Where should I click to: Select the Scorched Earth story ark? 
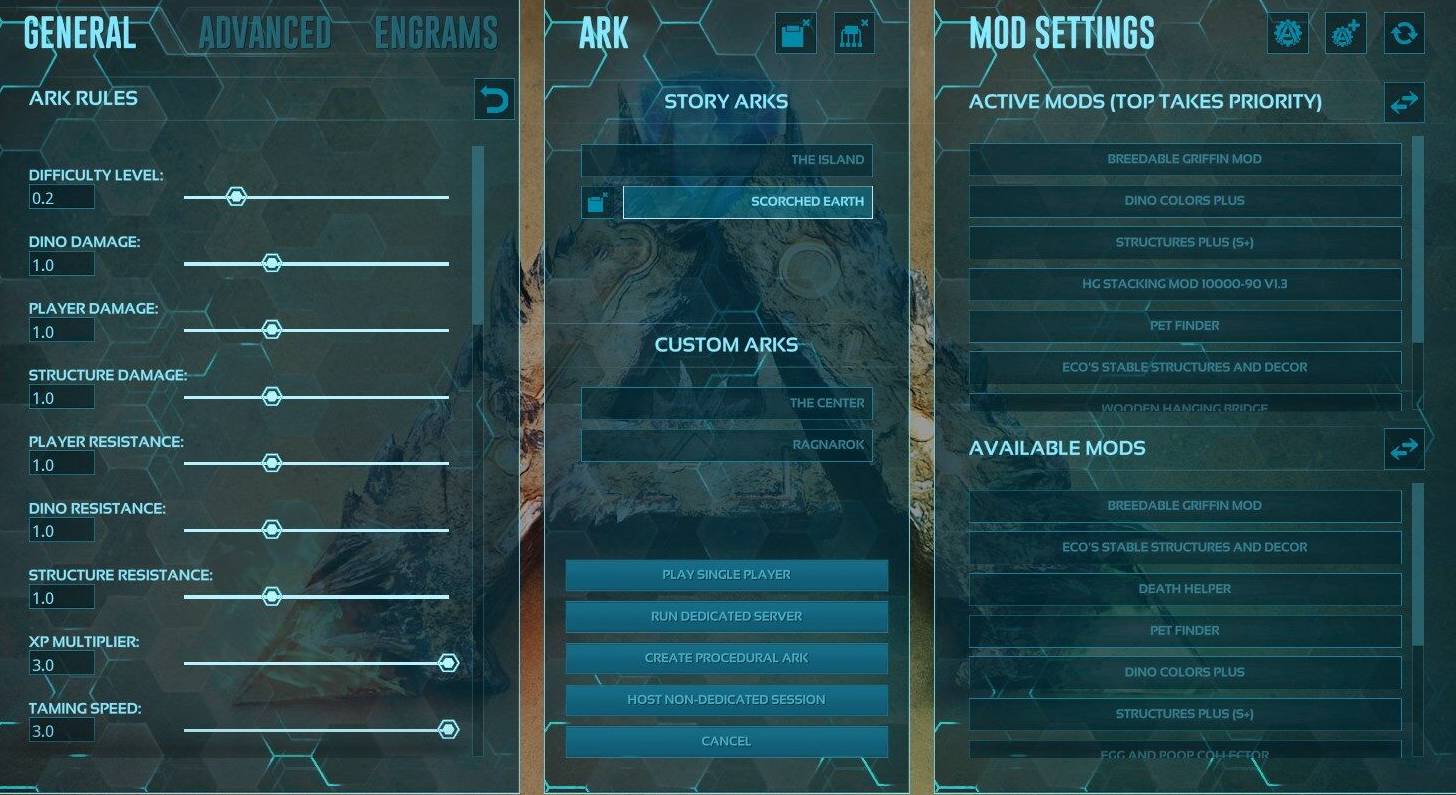(x=747, y=201)
